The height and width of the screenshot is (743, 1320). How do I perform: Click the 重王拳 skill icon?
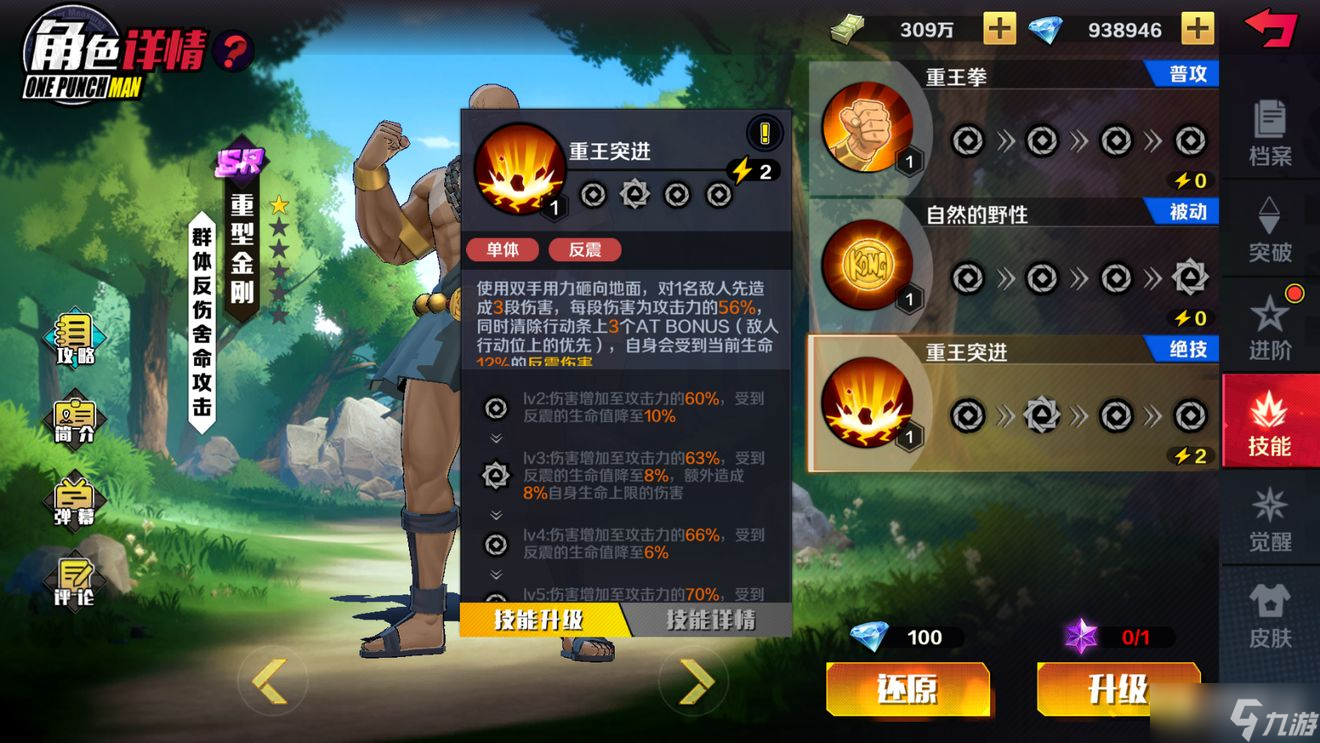[x=870, y=128]
